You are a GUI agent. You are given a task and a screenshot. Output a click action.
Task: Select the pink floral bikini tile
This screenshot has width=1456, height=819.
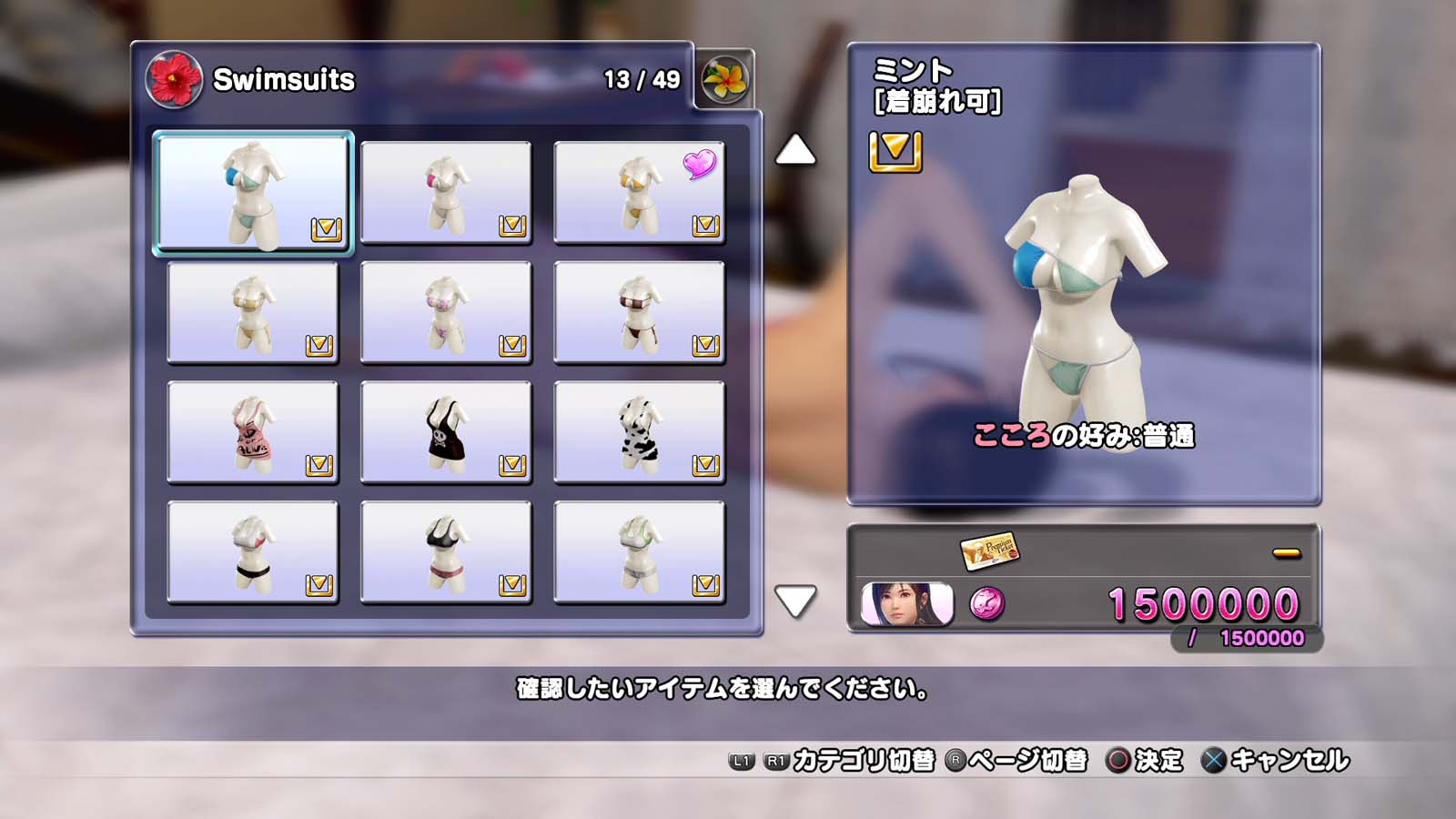coord(446,312)
